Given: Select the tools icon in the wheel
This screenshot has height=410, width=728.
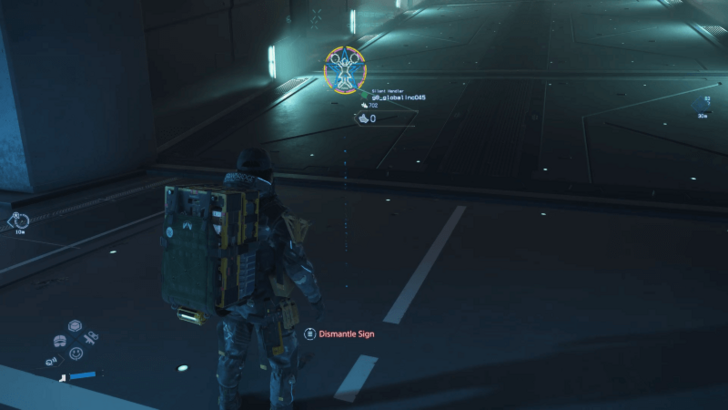Looking at the screenshot, I should (x=90, y=340).
